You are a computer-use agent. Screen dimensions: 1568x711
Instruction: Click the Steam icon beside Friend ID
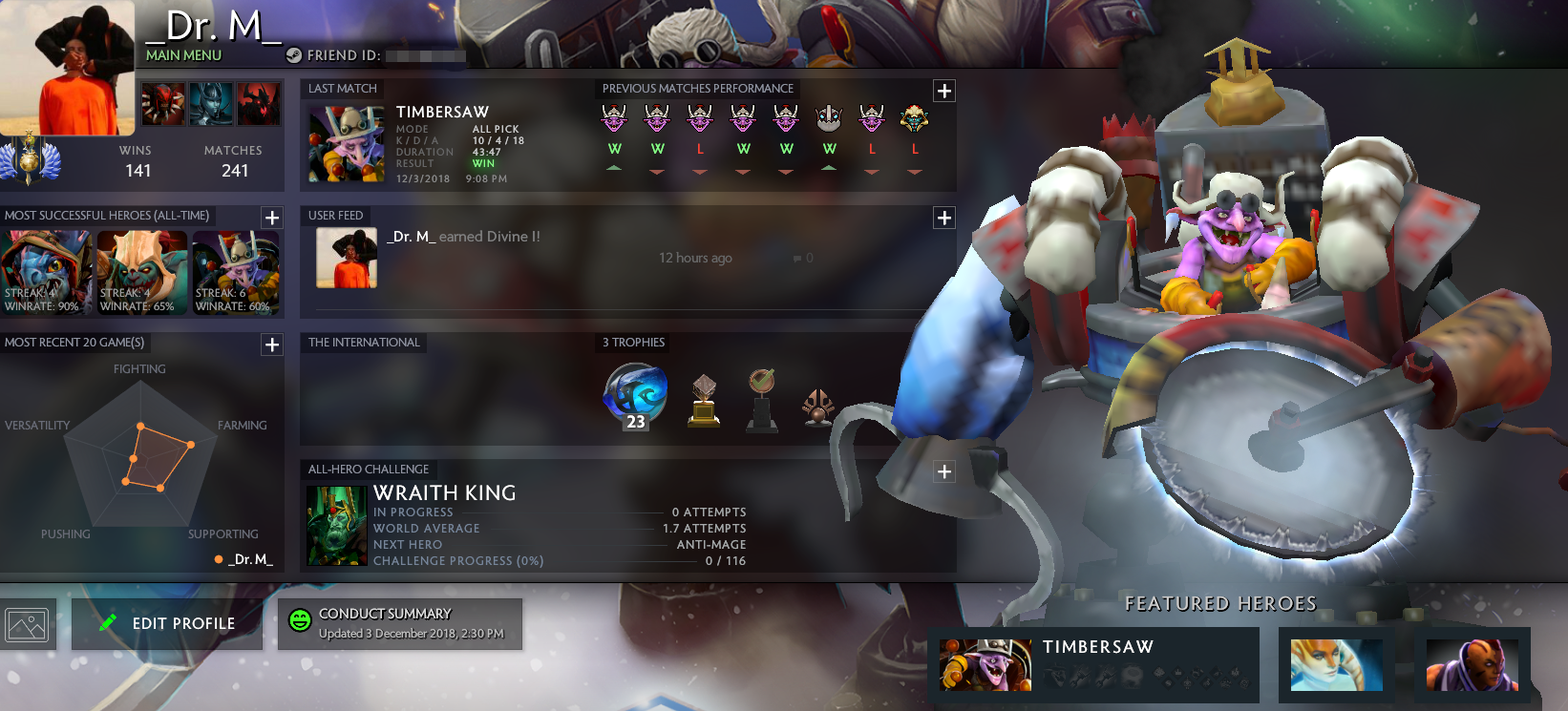tap(292, 55)
